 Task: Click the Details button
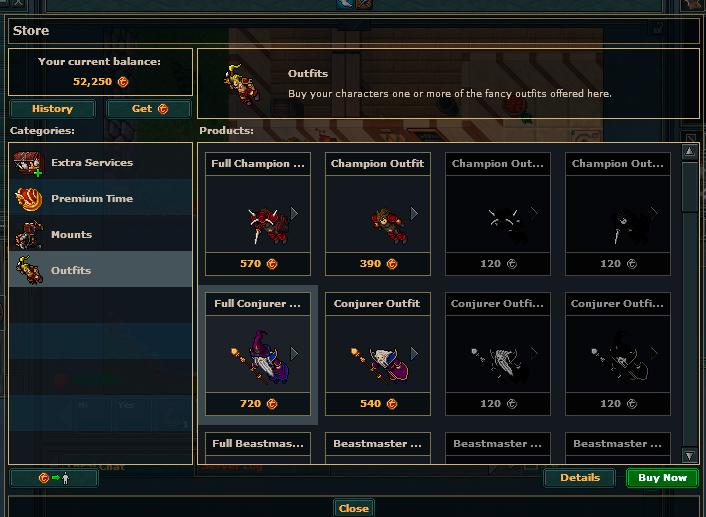click(x=580, y=478)
